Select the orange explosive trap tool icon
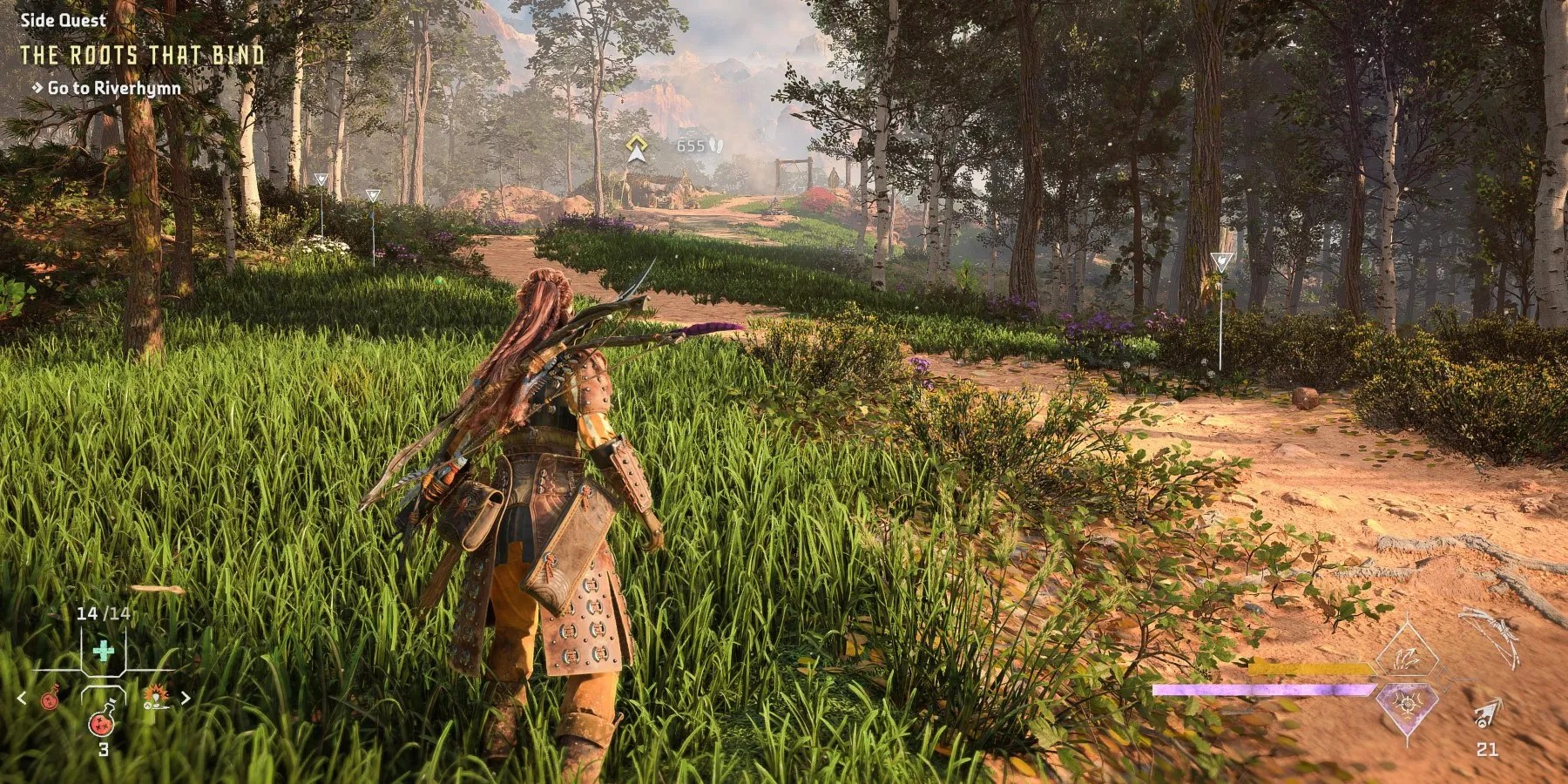The height and width of the screenshot is (784, 1568). (x=157, y=697)
